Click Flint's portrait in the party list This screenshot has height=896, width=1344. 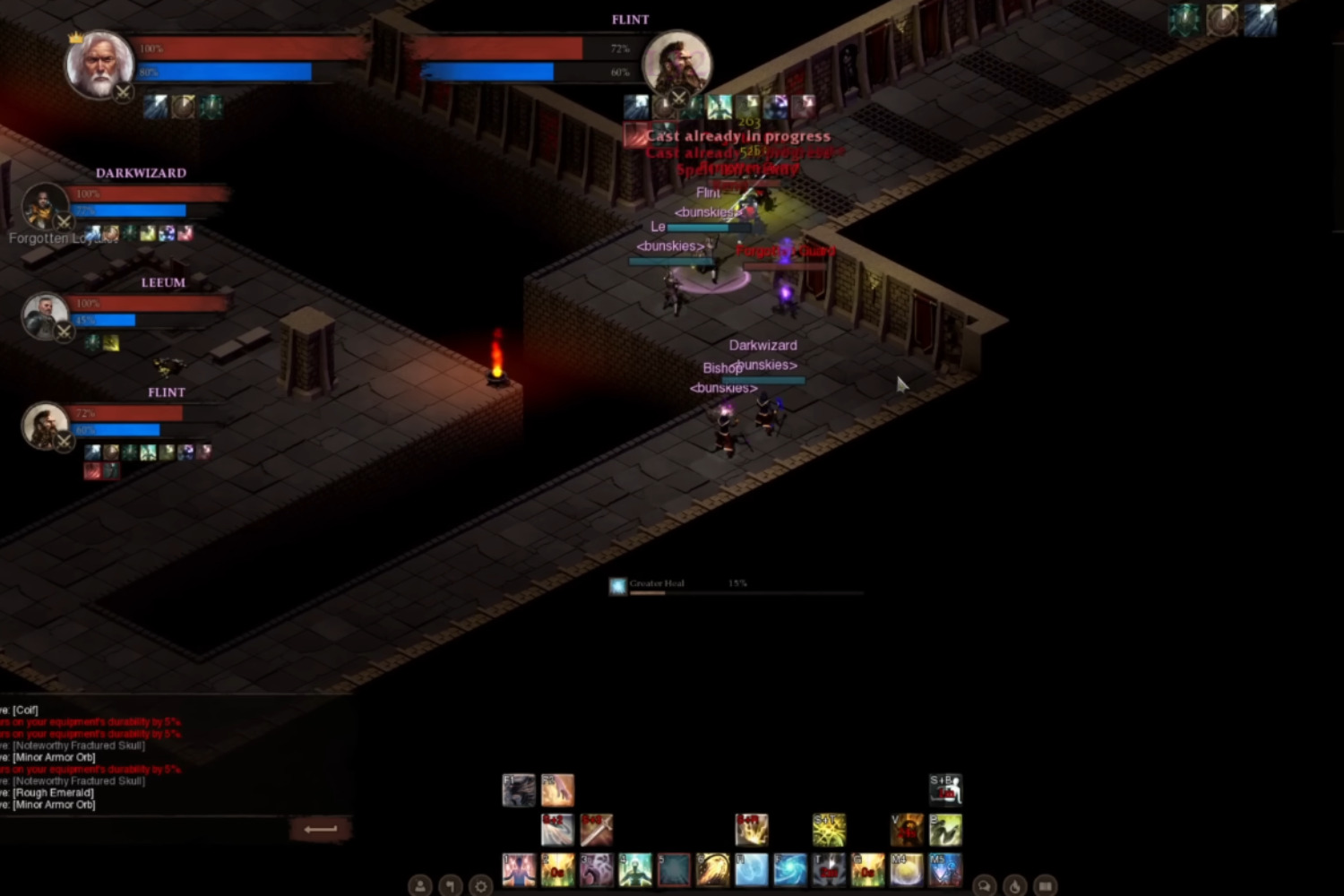click(44, 426)
